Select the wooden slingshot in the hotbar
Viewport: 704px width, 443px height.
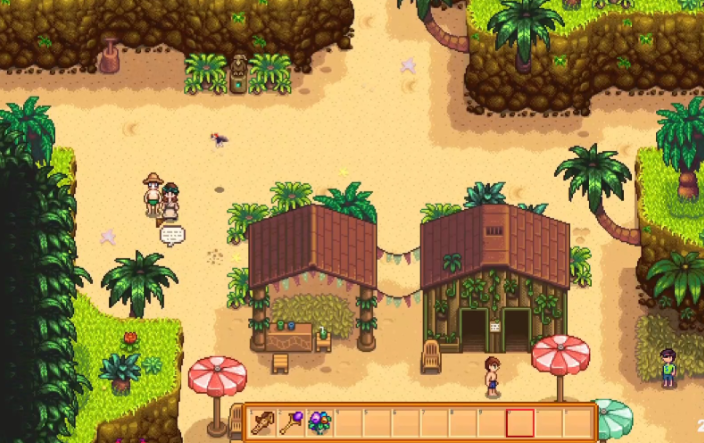pos(263,422)
